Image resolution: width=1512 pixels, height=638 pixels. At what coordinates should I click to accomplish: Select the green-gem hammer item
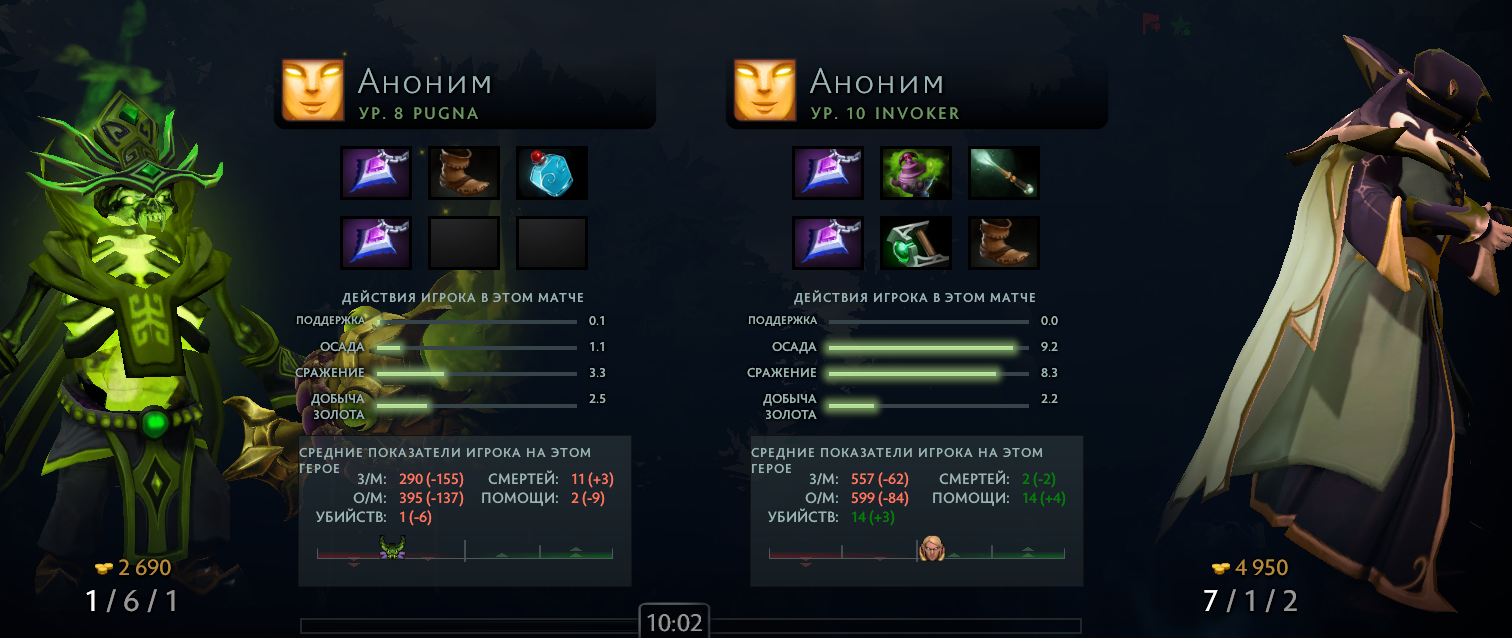click(916, 243)
